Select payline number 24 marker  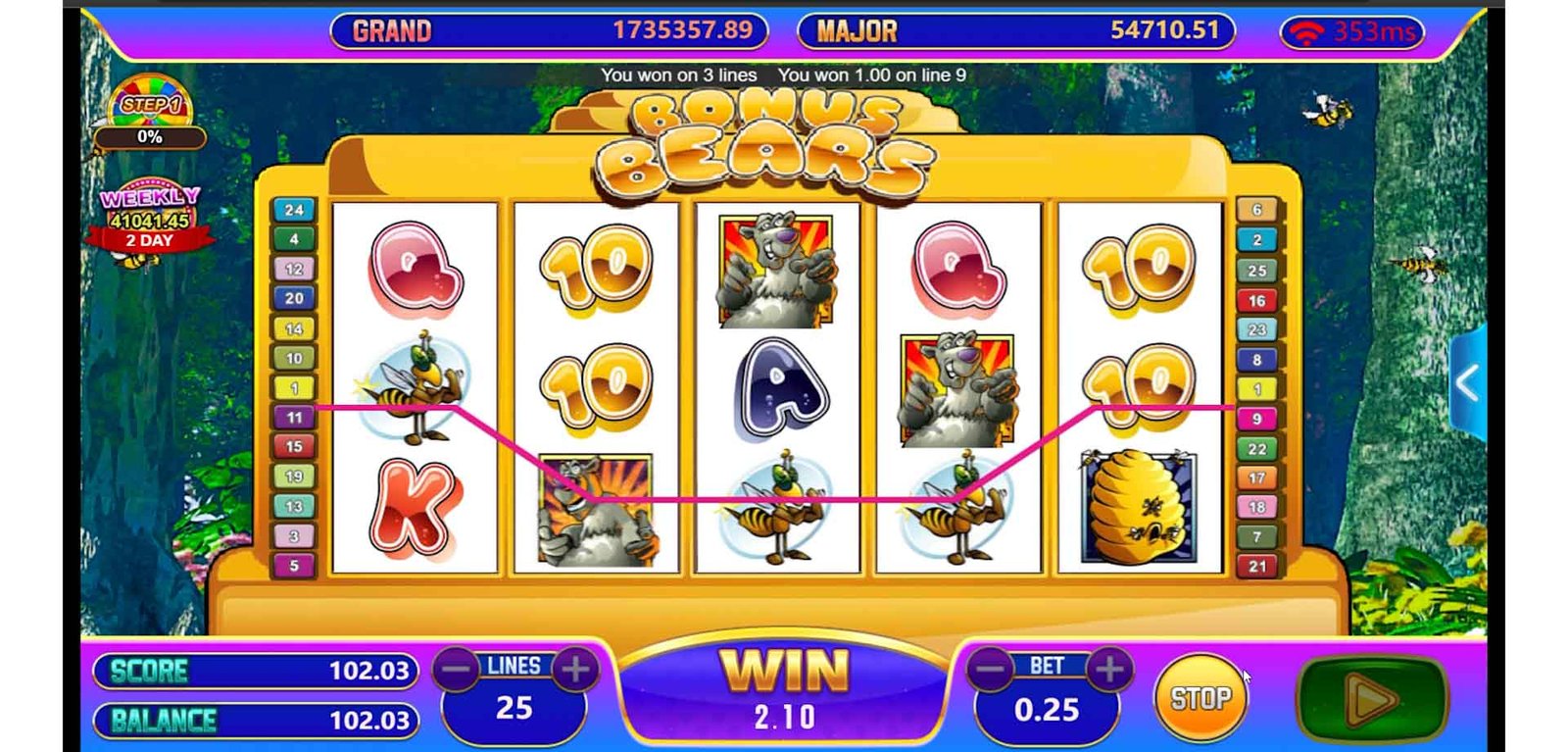click(x=293, y=210)
